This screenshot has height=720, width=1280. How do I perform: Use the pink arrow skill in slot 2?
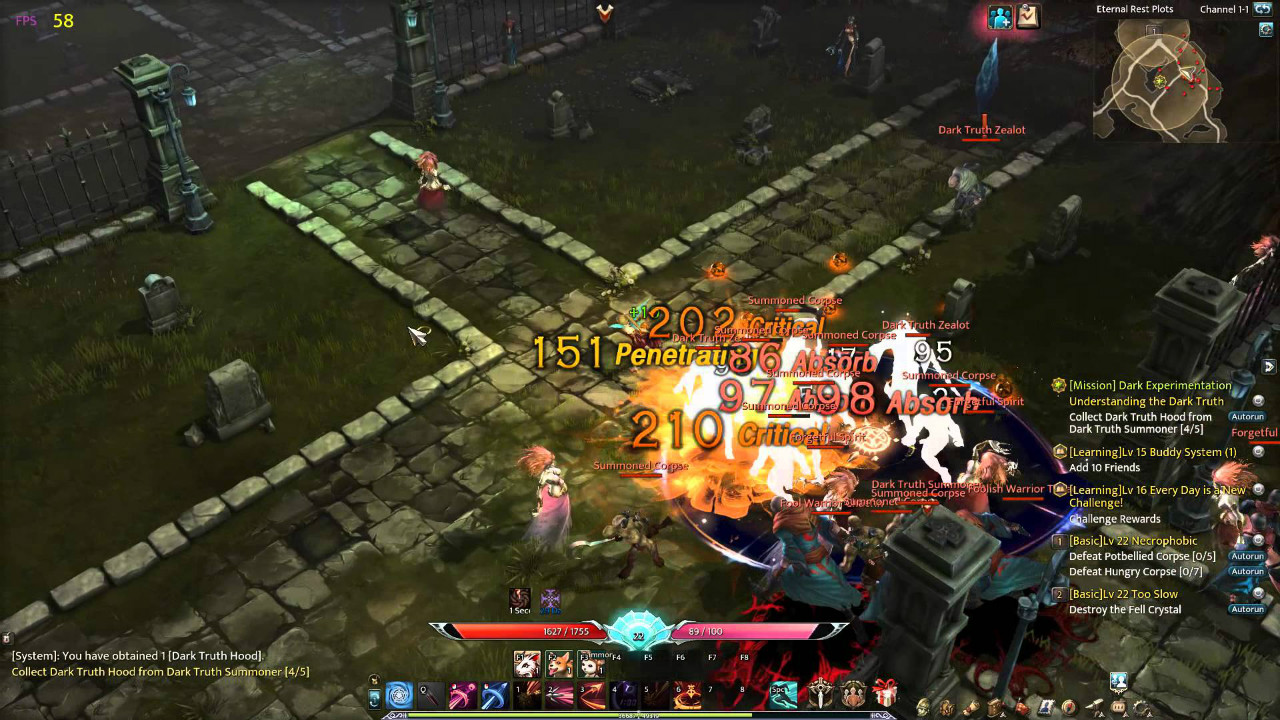click(x=559, y=694)
